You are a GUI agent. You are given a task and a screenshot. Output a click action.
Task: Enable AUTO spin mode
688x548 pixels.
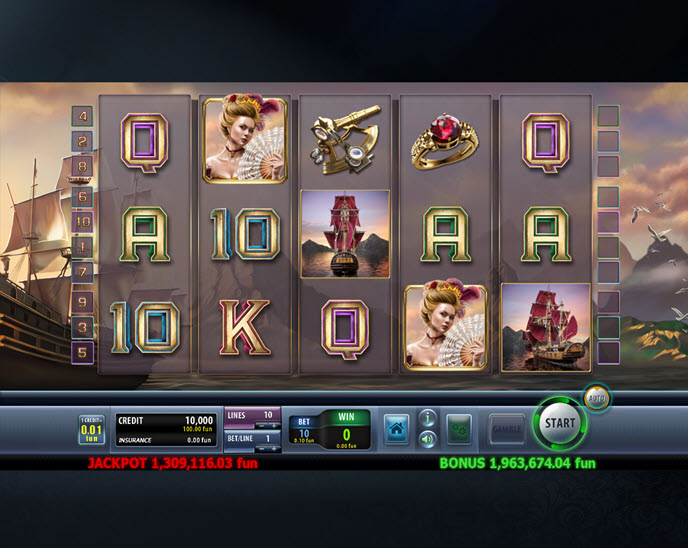click(x=597, y=399)
